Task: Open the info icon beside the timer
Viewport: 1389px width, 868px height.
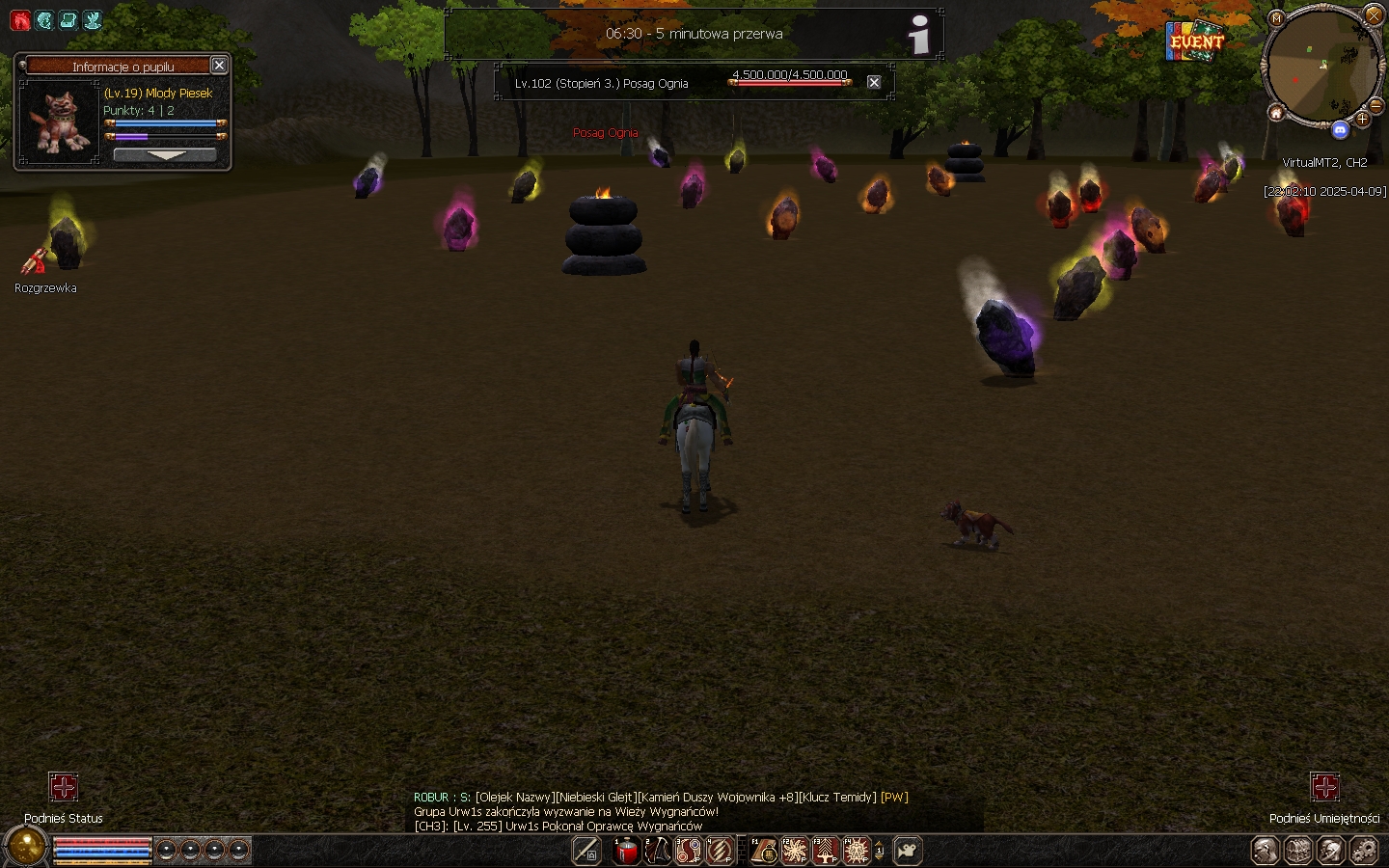Action: point(919,35)
